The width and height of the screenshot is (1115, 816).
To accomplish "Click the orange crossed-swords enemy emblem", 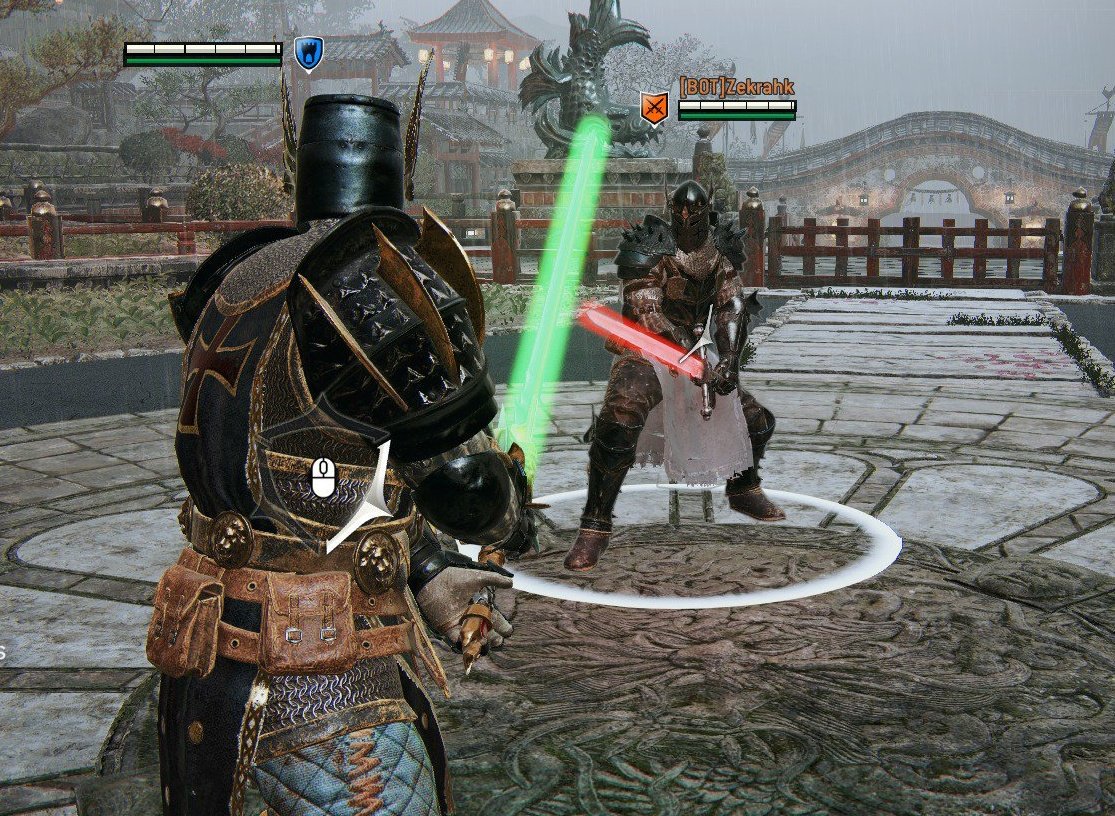I will click(654, 107).
